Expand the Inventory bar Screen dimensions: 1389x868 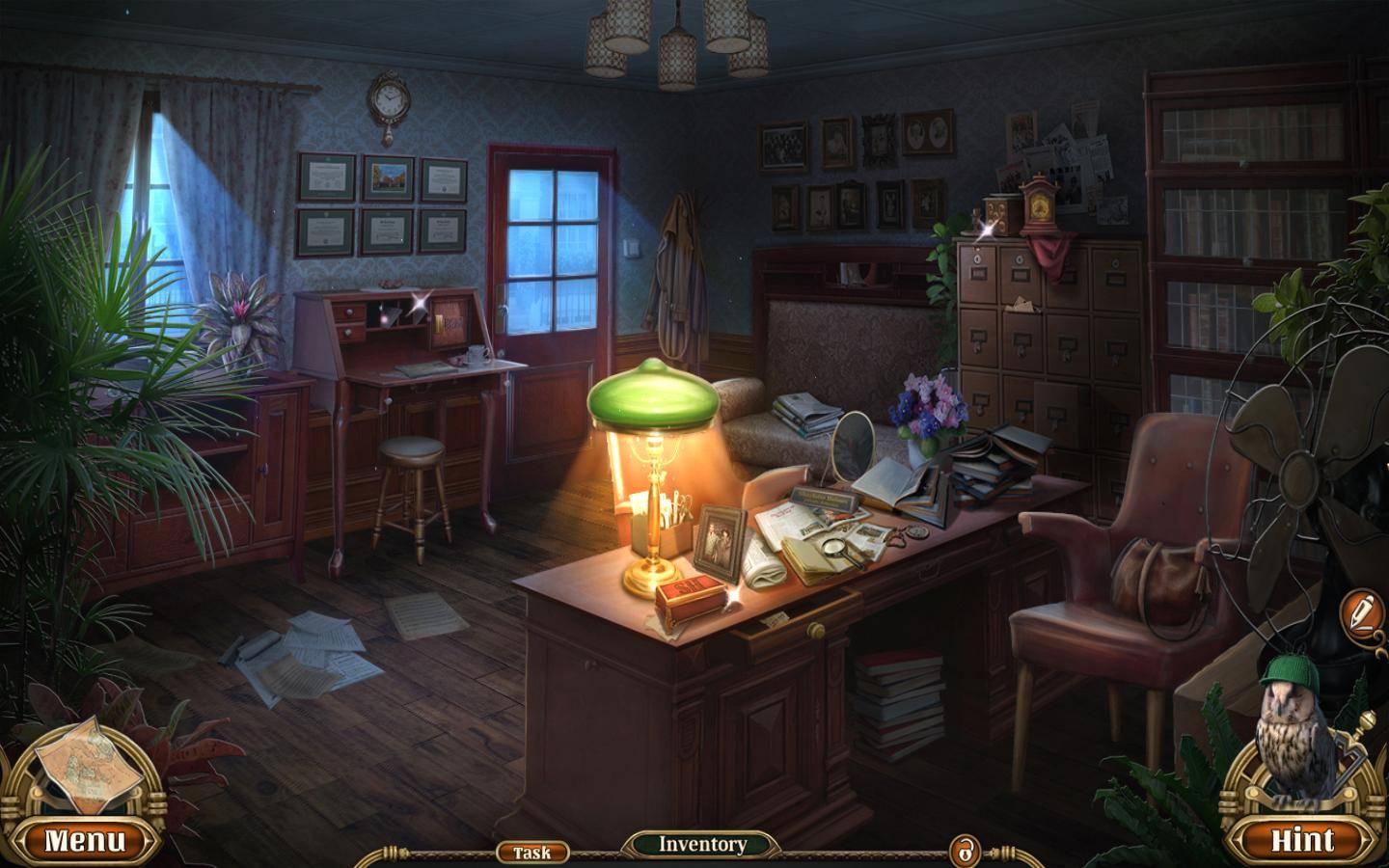point(702,845)
